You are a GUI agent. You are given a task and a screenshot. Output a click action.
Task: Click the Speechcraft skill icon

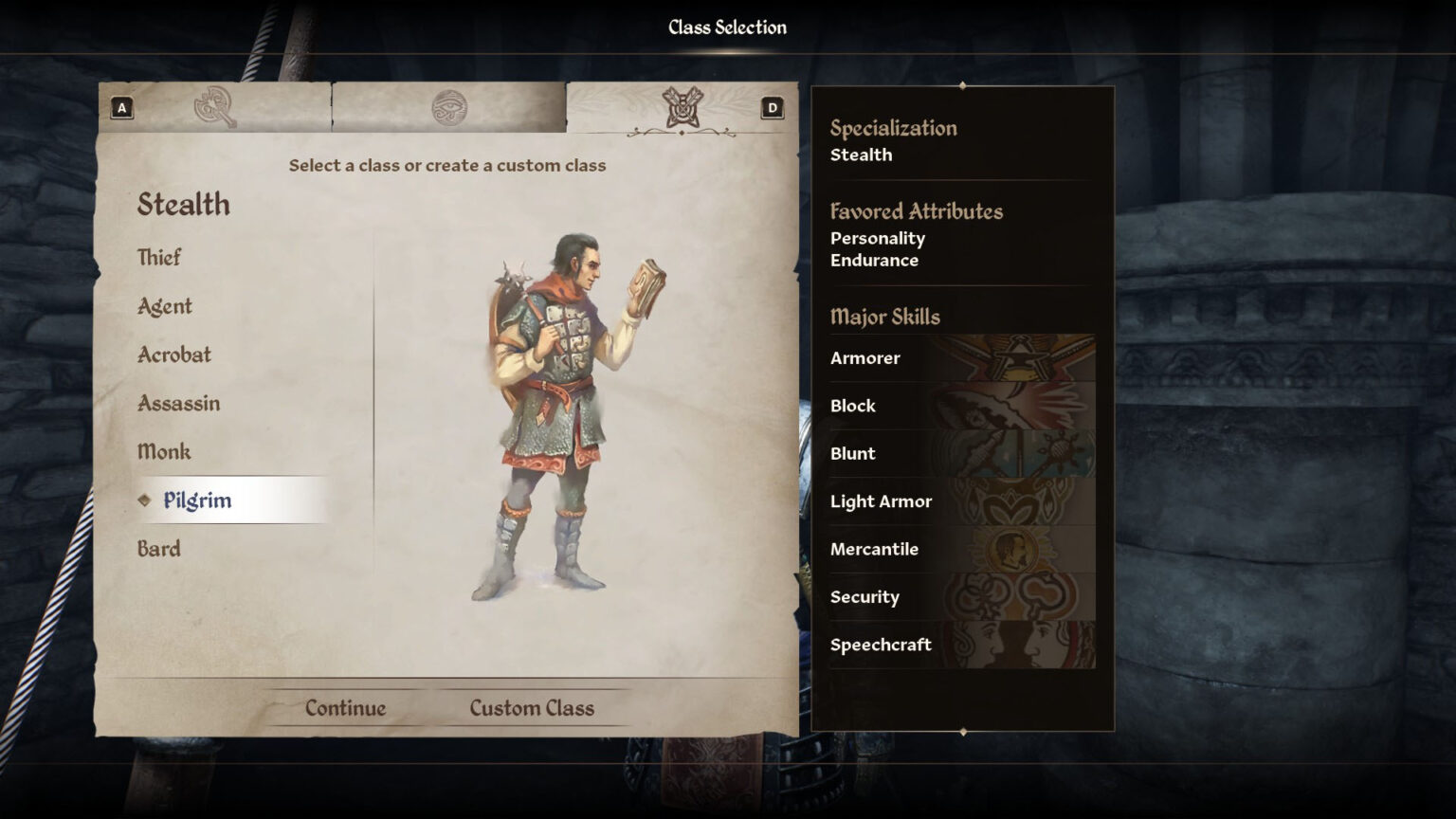tap(1014, 645)
